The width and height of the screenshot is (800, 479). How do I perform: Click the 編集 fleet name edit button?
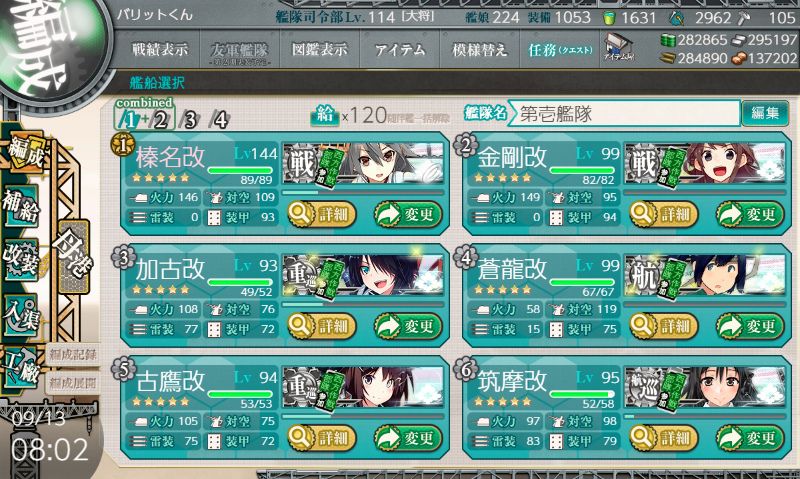tap(762, 113)
